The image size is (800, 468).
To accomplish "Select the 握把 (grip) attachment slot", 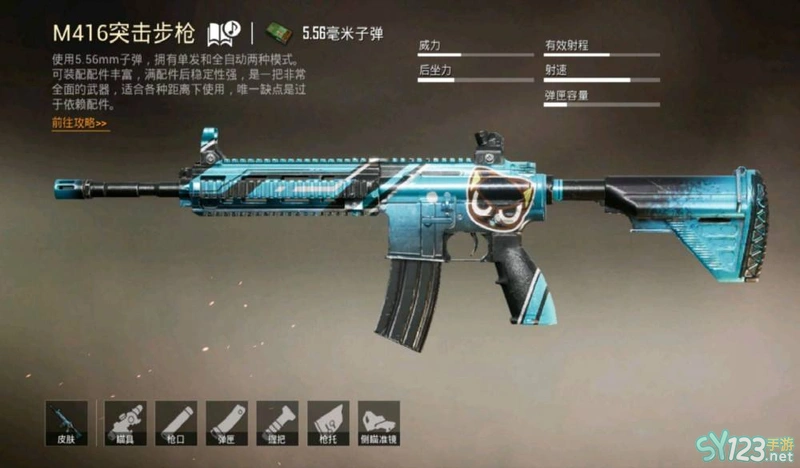I will tap(278, 424).
